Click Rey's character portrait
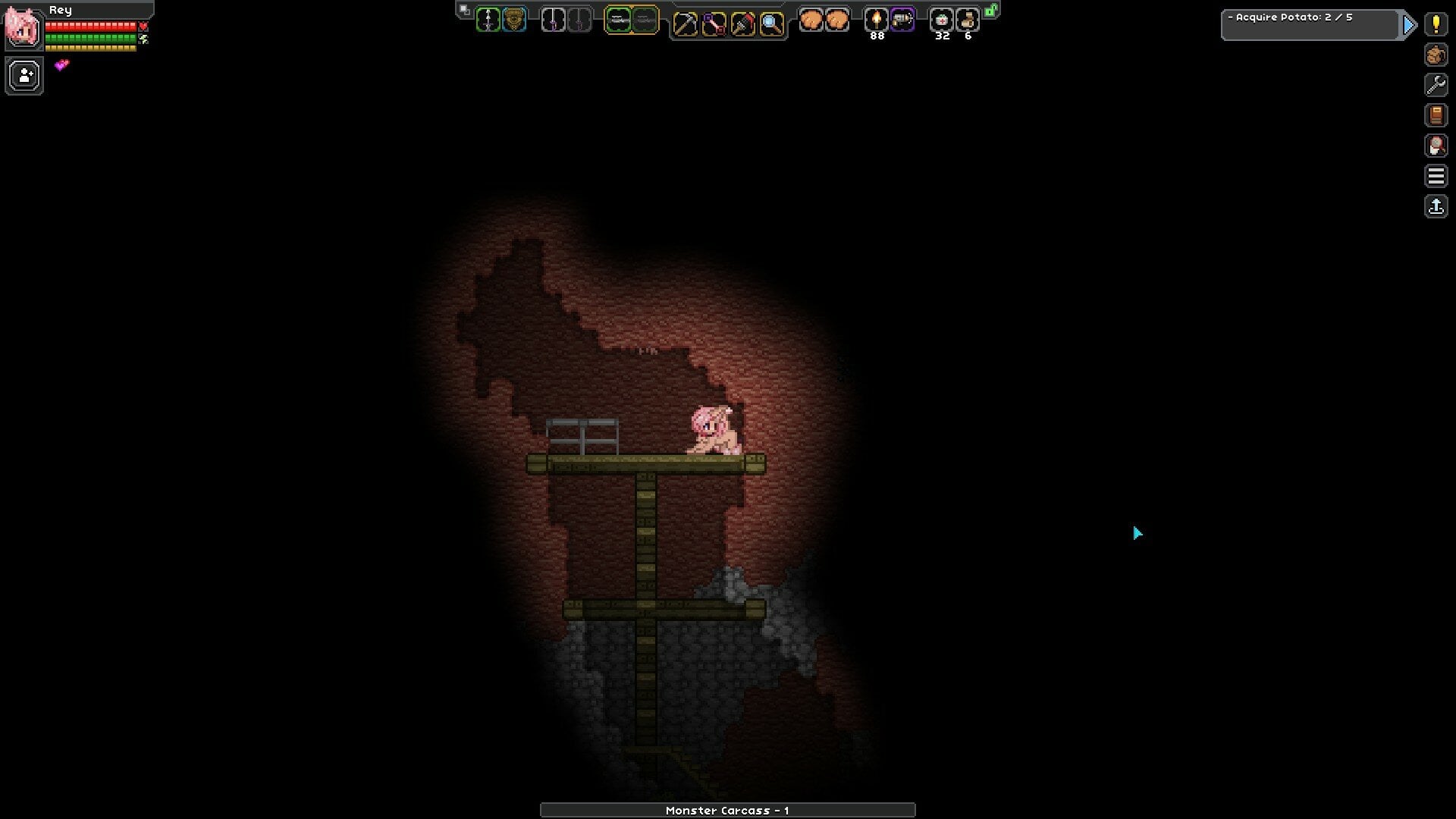The height and width of the screenshot is (819, 1456). coord(24,29)
